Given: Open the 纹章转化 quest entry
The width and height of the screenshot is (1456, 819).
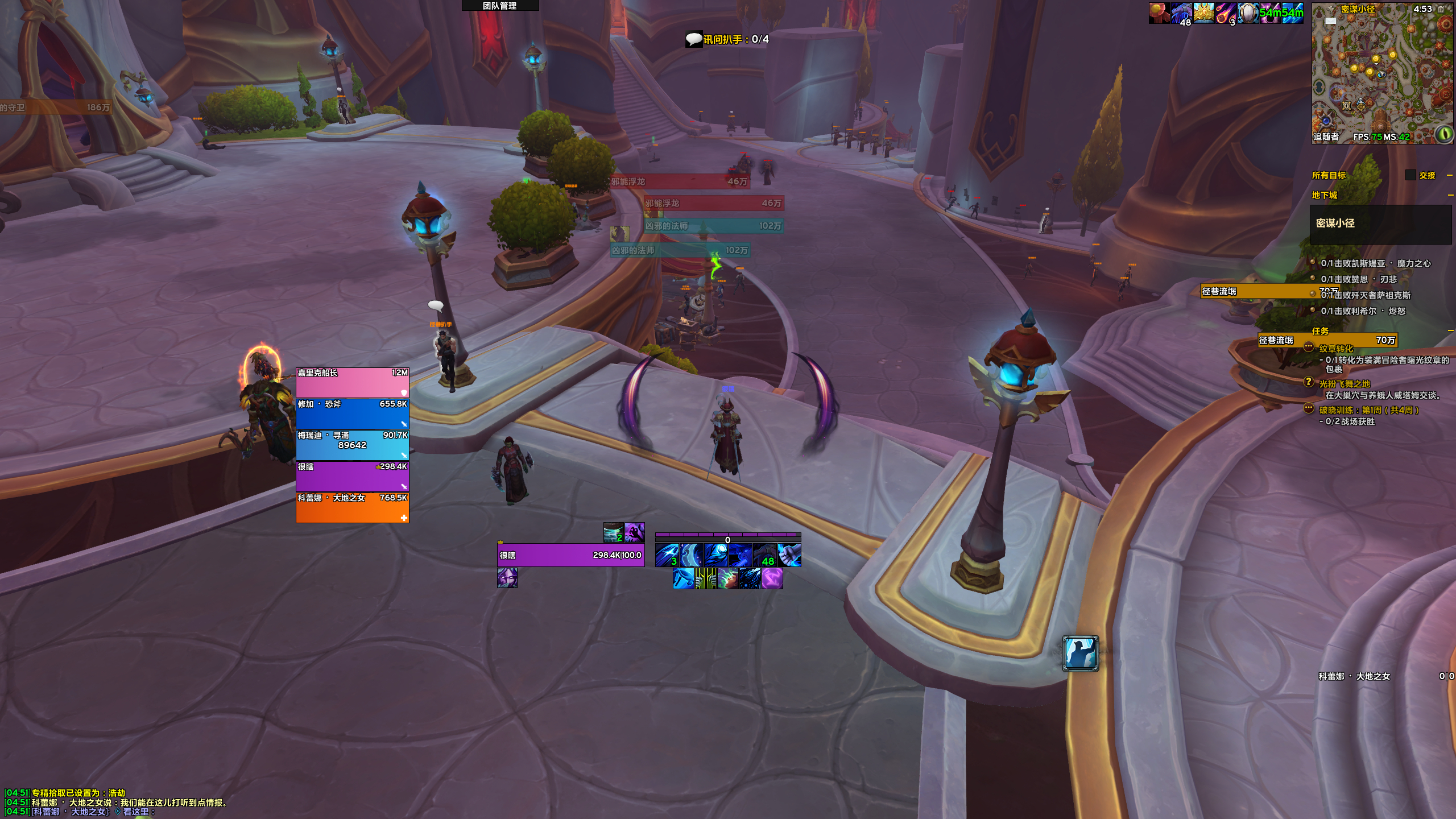Looking at the screenshot, I should [1336, 349].
